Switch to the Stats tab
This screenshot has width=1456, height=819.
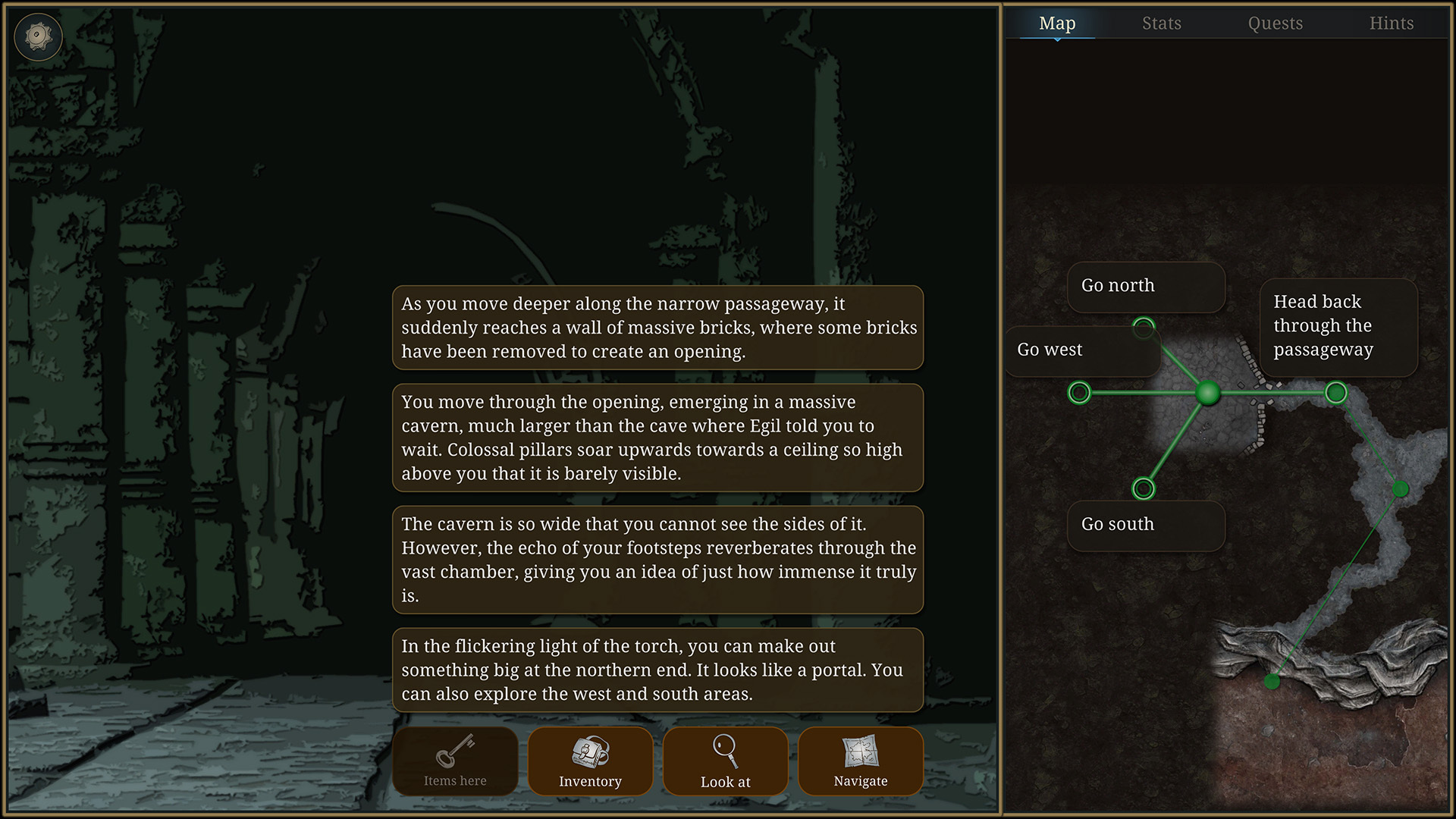[1161, 23]
